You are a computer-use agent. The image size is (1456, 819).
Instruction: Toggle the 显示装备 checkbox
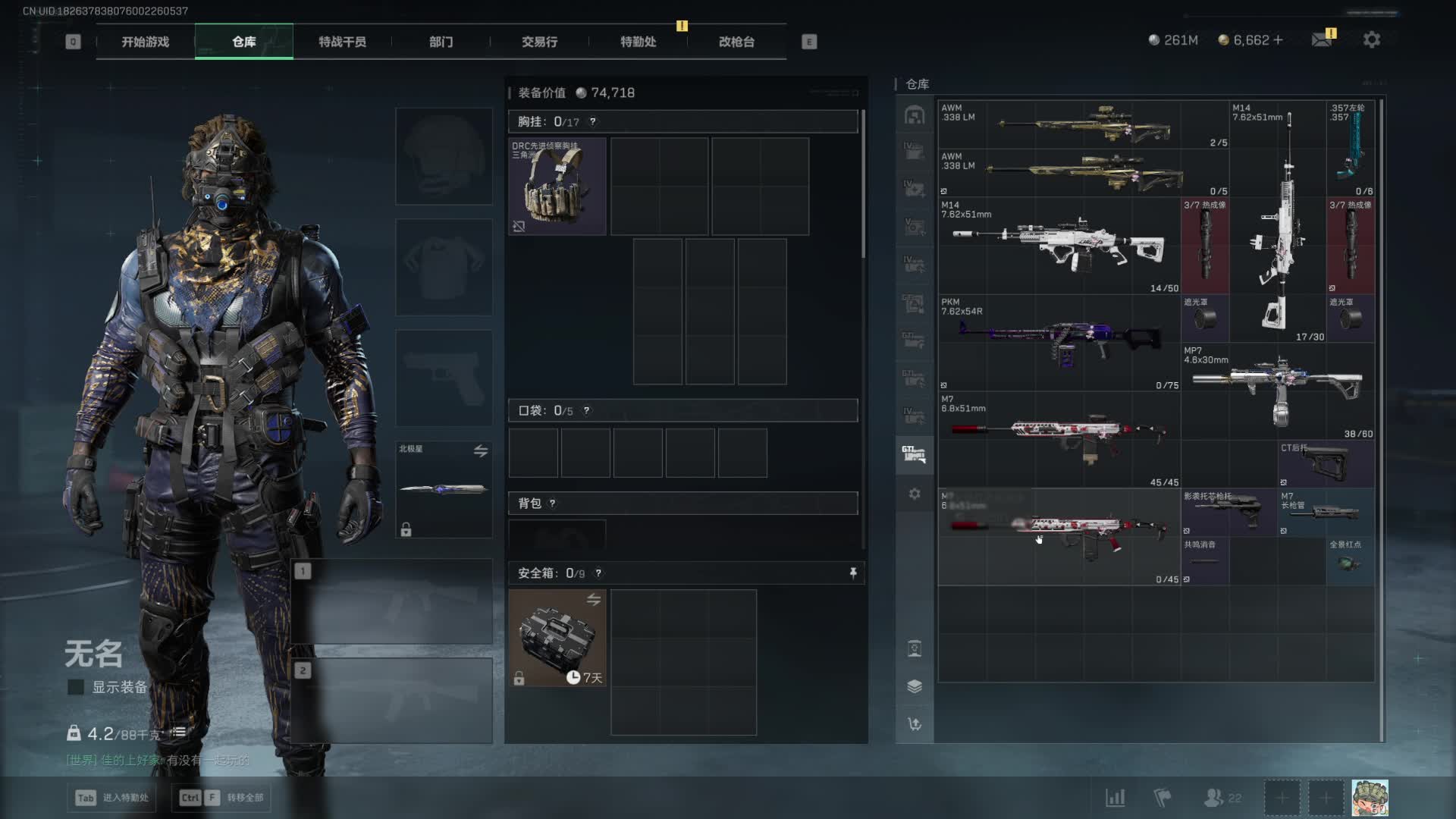click(x=76, y=687)
